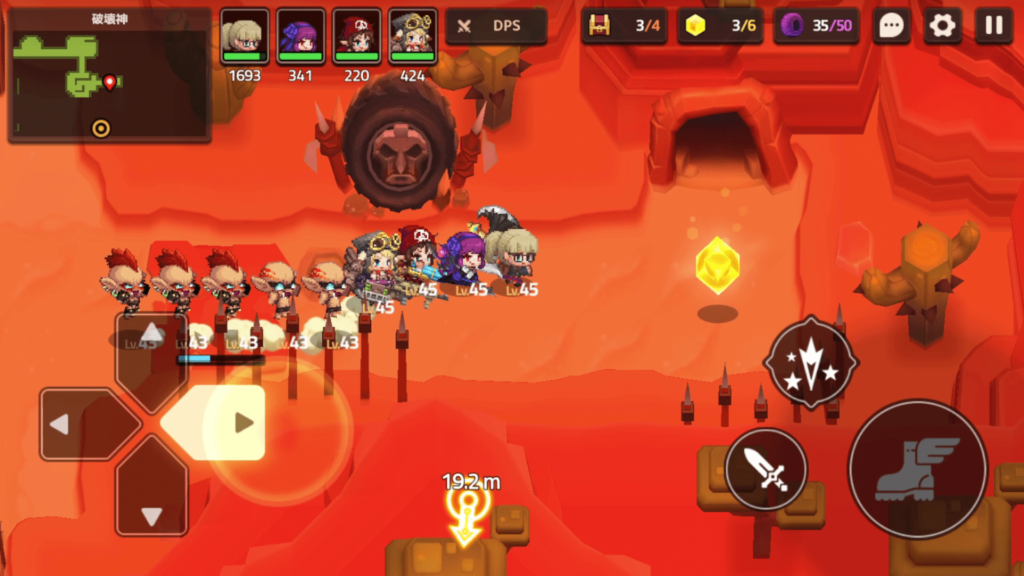
Task: Toggle the DPS meter button
Action: (496, 26)
